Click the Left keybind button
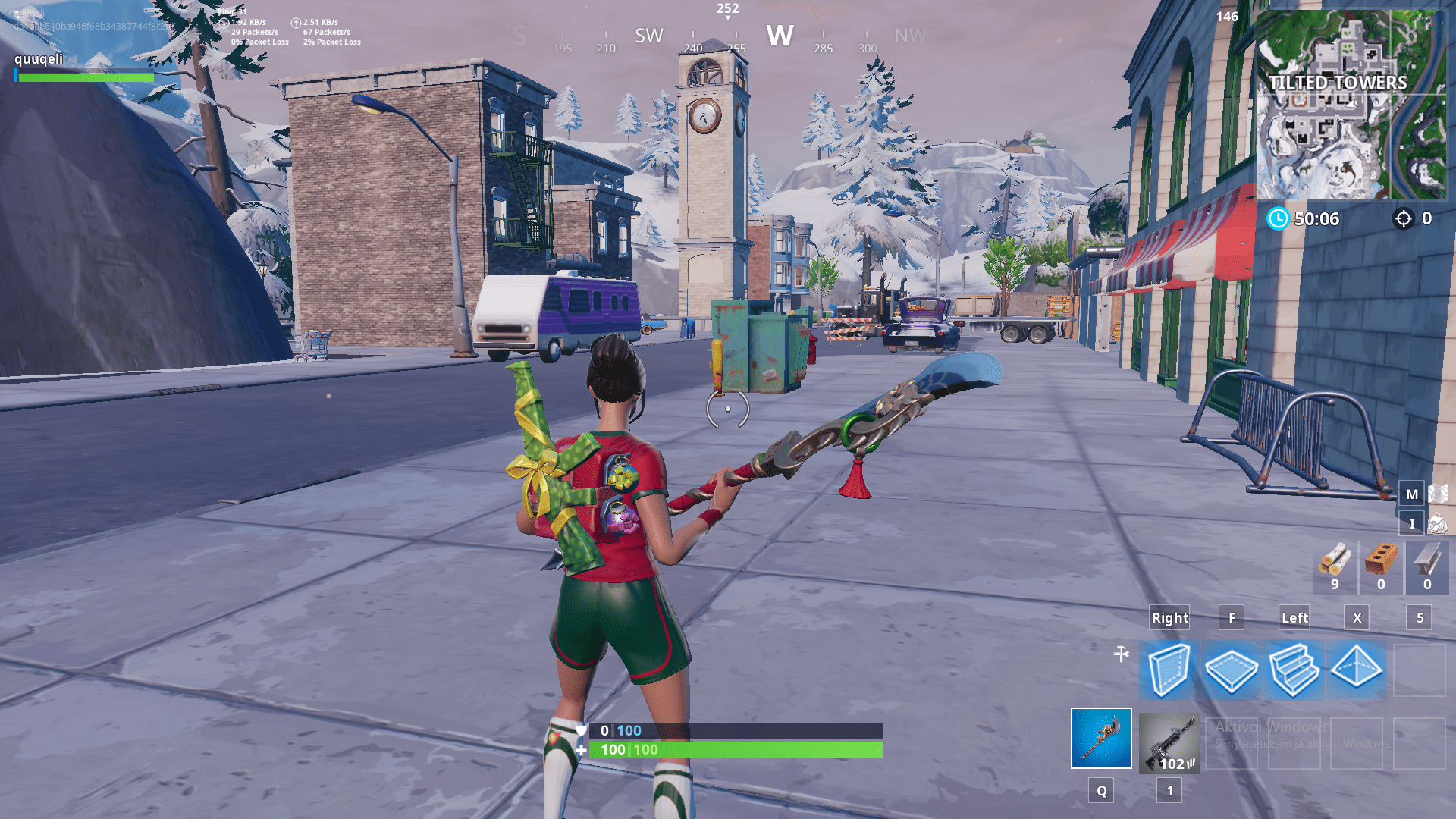This screenshot has height=819, width=1456. 1294,618
